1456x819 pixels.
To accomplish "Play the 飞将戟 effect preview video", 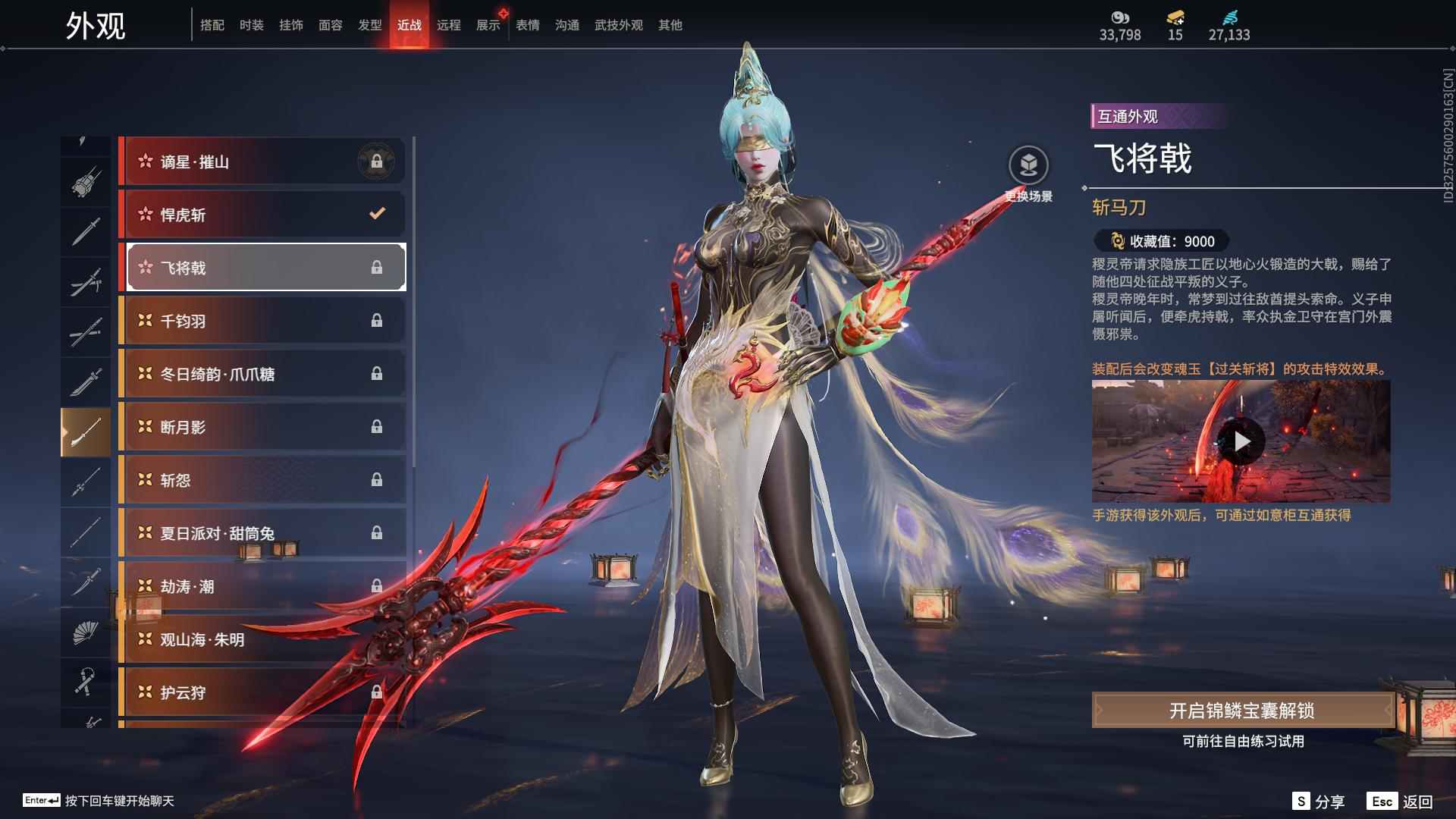I will click(1241, 441).
